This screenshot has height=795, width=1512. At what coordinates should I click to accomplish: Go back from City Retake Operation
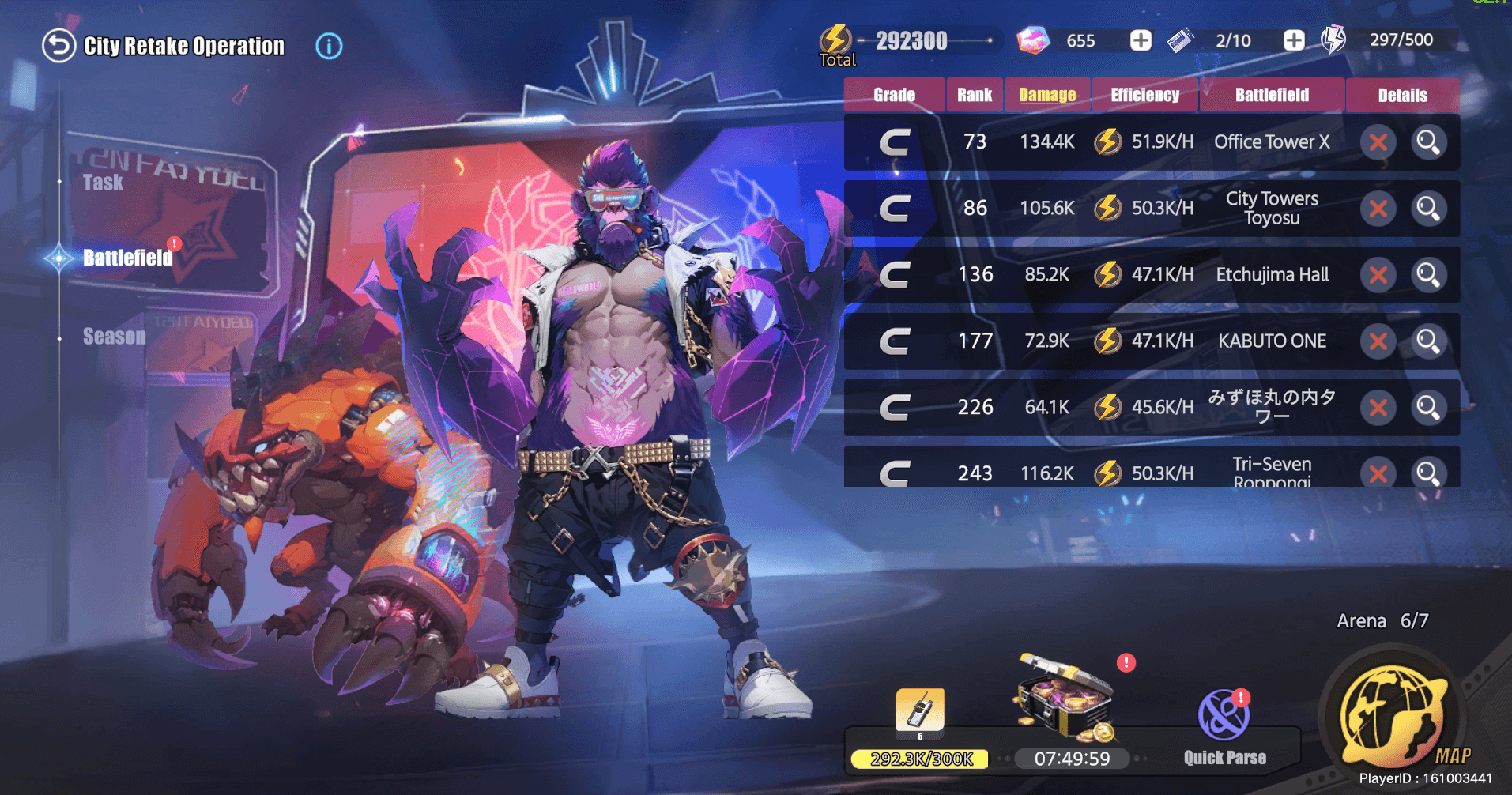[58, 46]
